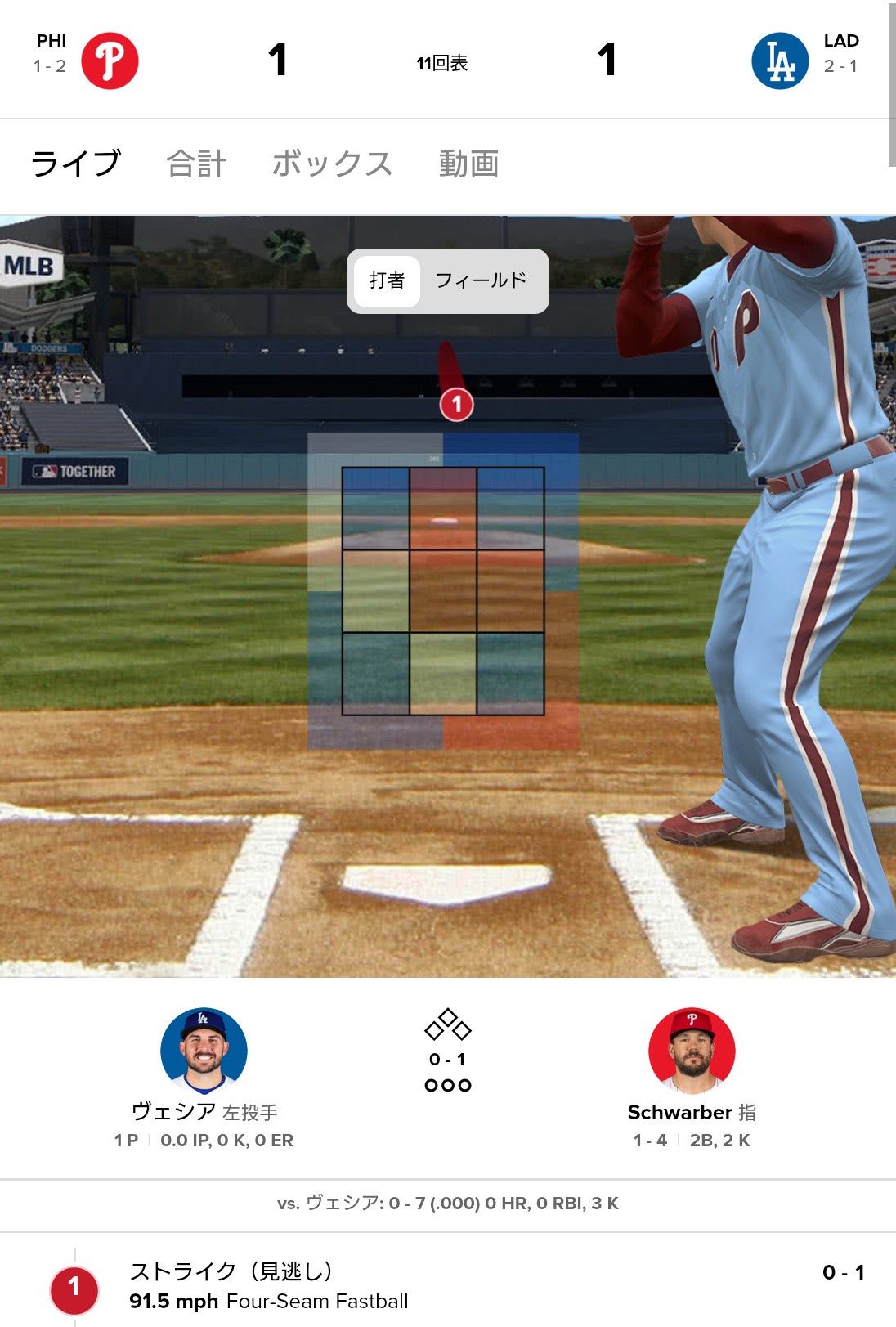Switch to フィールド view

pyautogui.click(x=481, y=281)
